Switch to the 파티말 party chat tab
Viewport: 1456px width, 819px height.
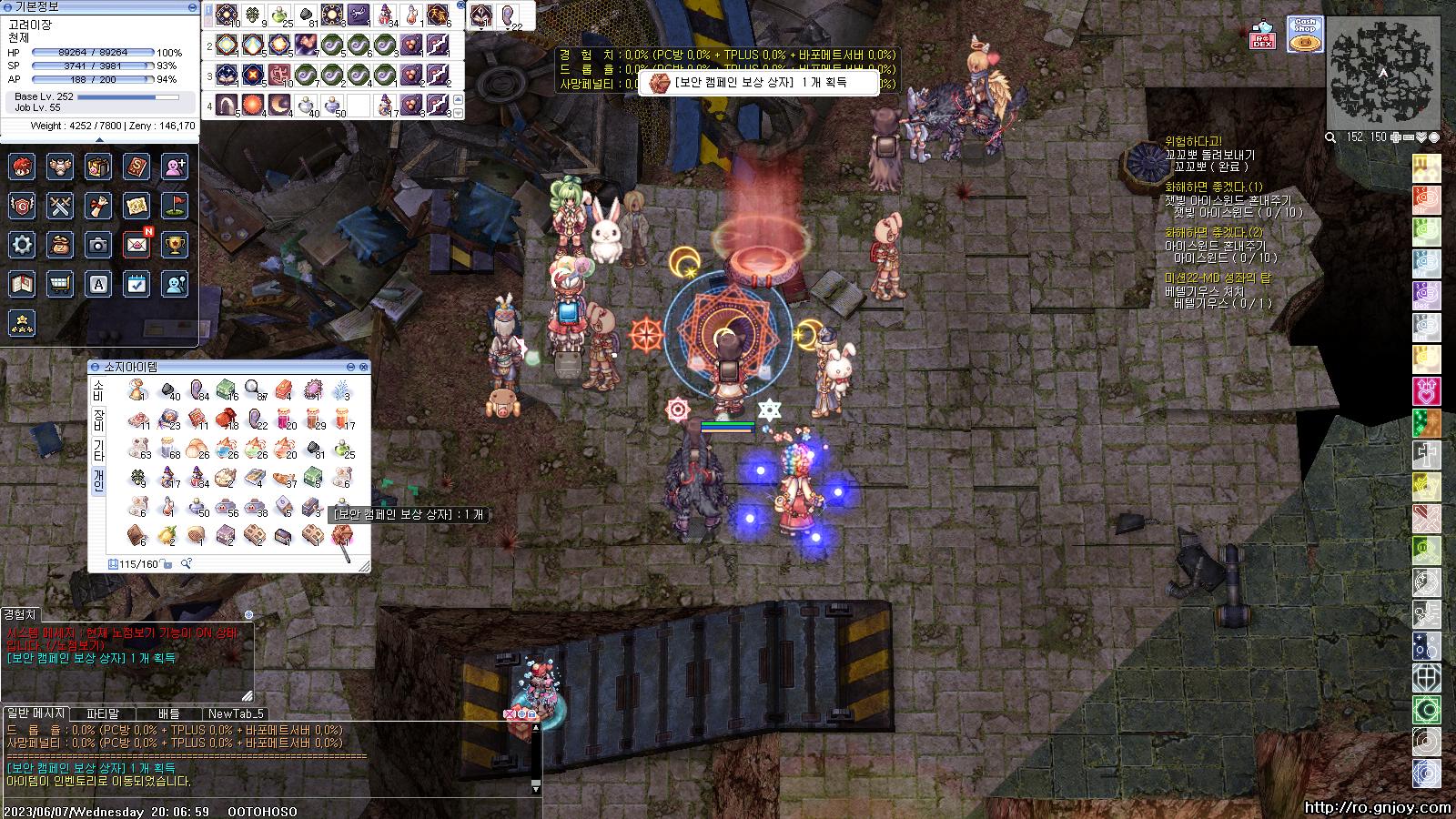pyautogui.click(x=103, y=714)
